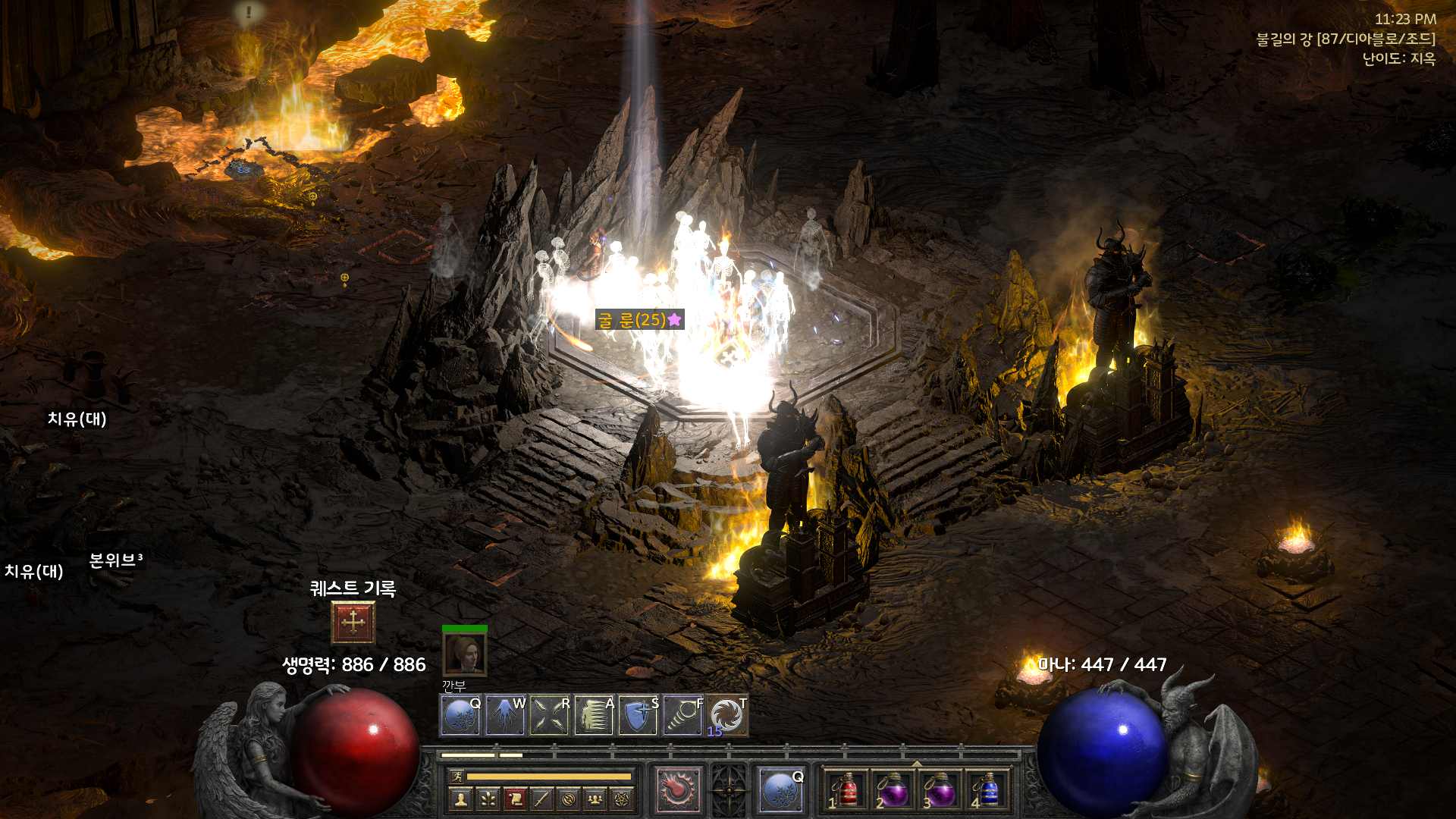Activate the blue spiked hand skill
This screenshot has width=1456, height=819.
pos(505,715)
